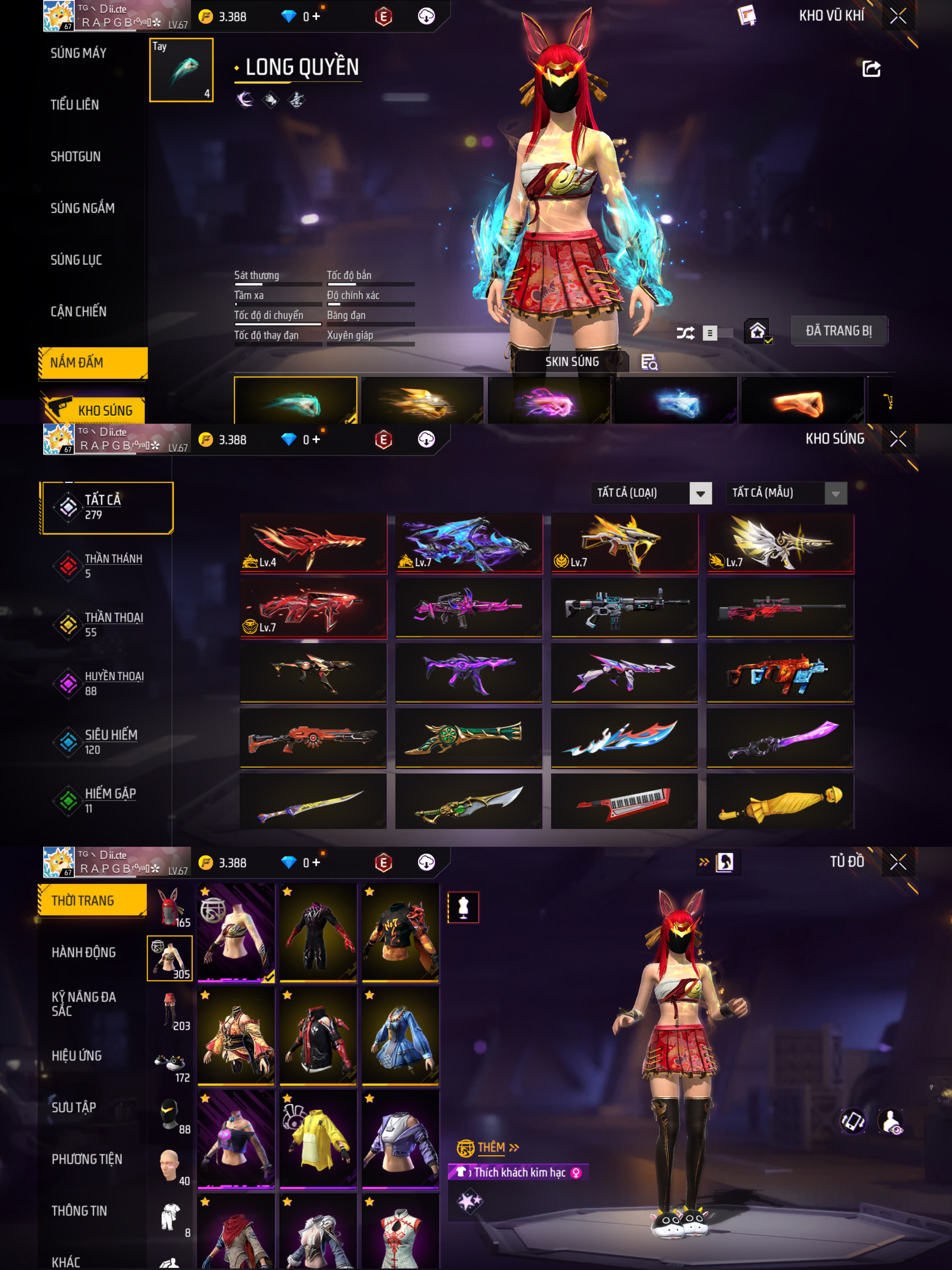Viewport: 952px width, 1270px height.
Task: Open the CẬN CHIẾN weapon category
Action: (79, 312)
